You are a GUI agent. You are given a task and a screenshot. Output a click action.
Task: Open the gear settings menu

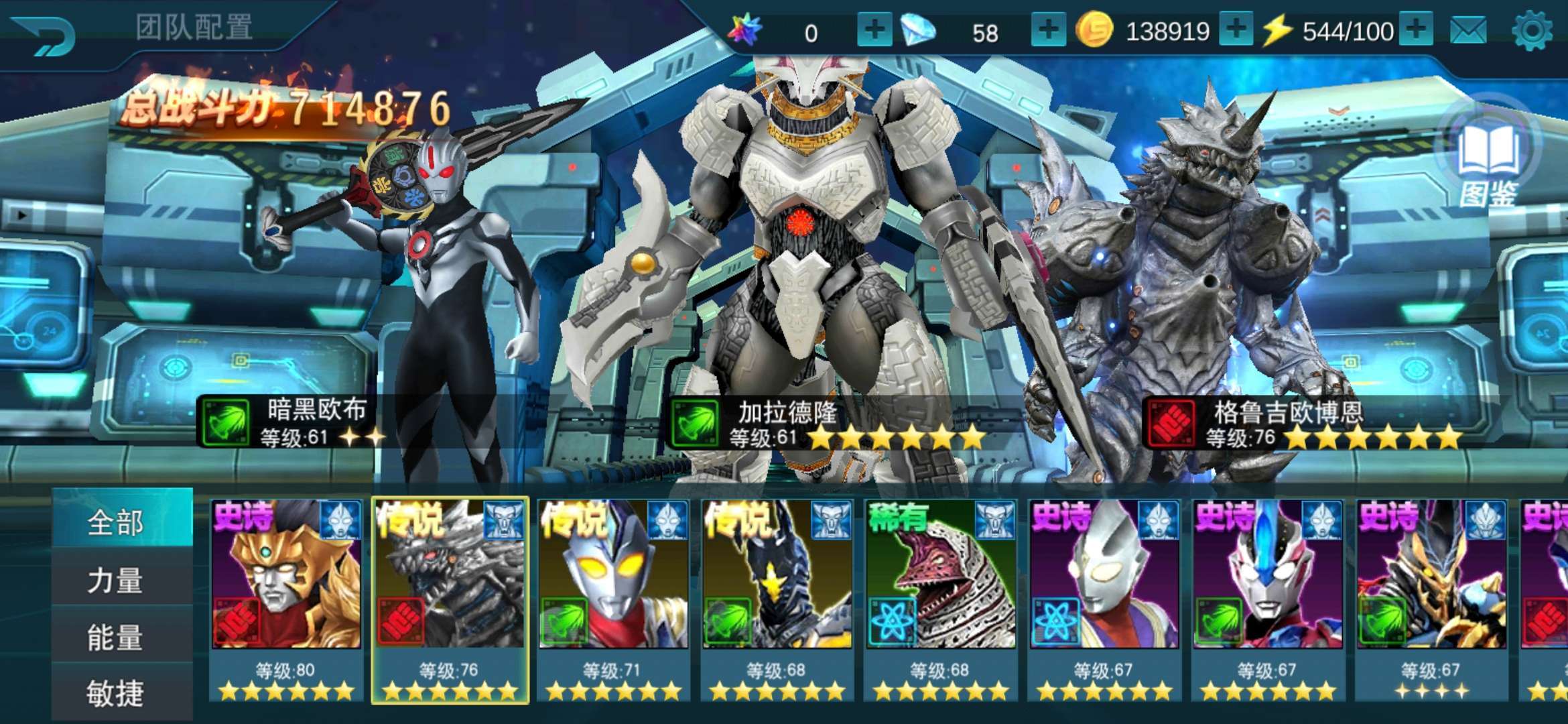(1532, 31)
